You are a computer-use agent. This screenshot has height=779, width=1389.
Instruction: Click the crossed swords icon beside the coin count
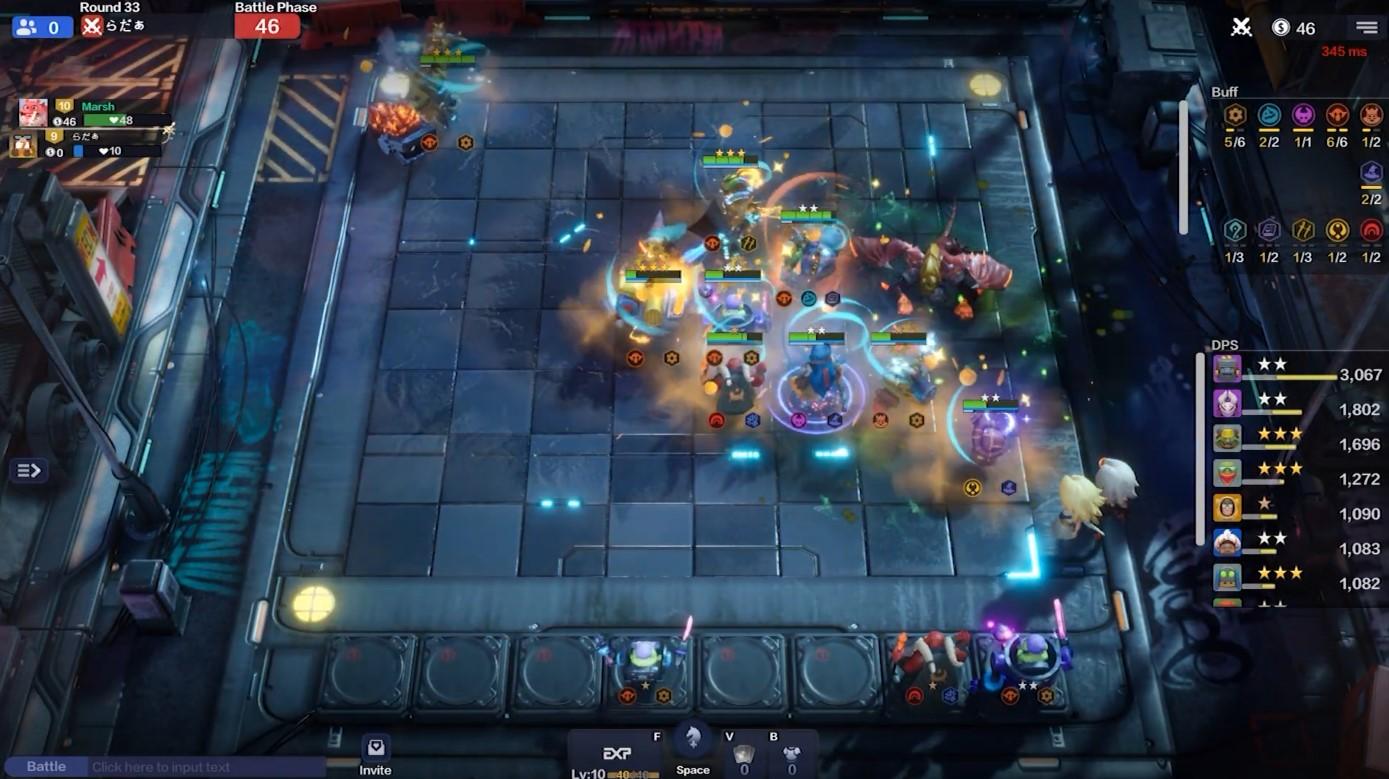tap(1241, 27)
